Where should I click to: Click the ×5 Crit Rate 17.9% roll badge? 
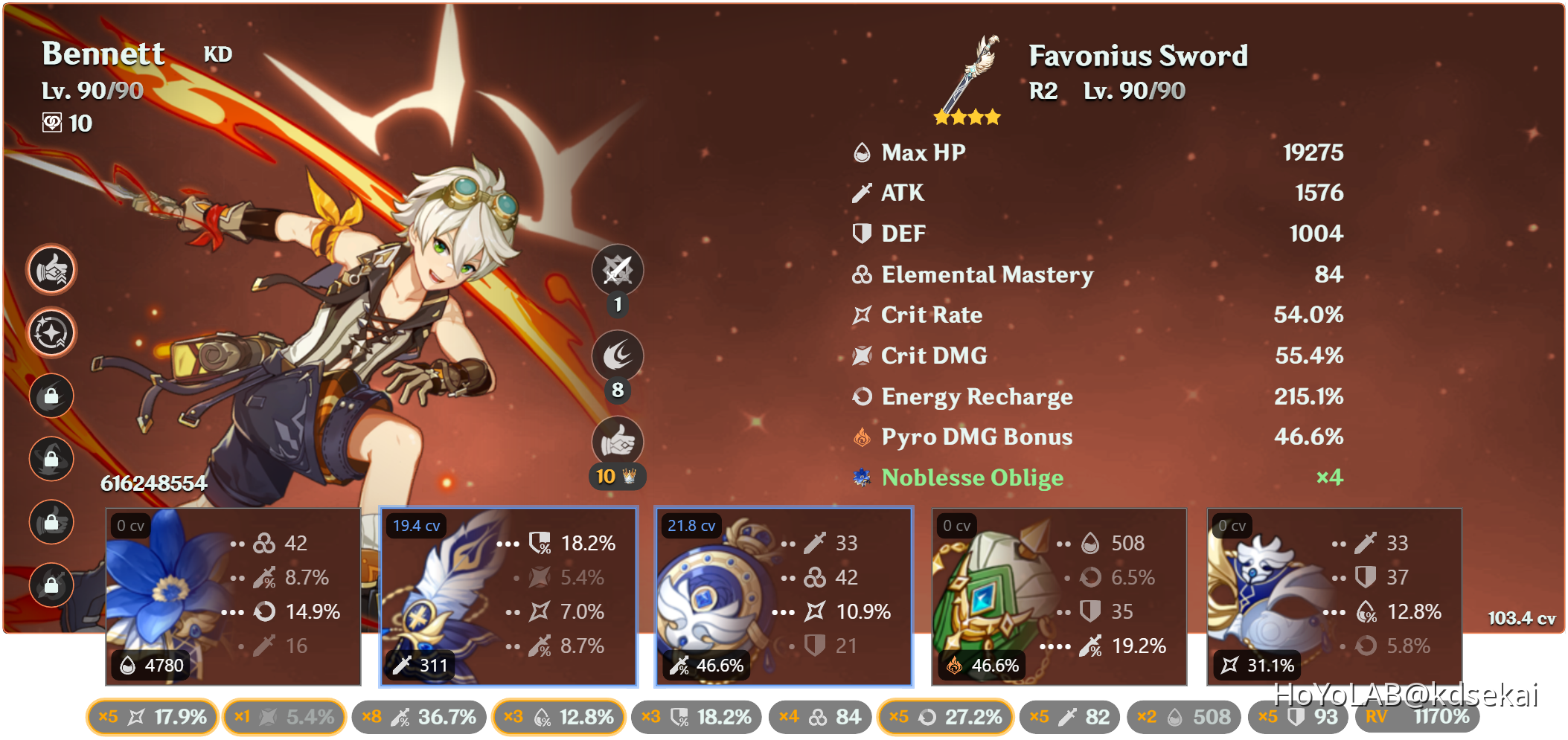click(x=152, y=717)
